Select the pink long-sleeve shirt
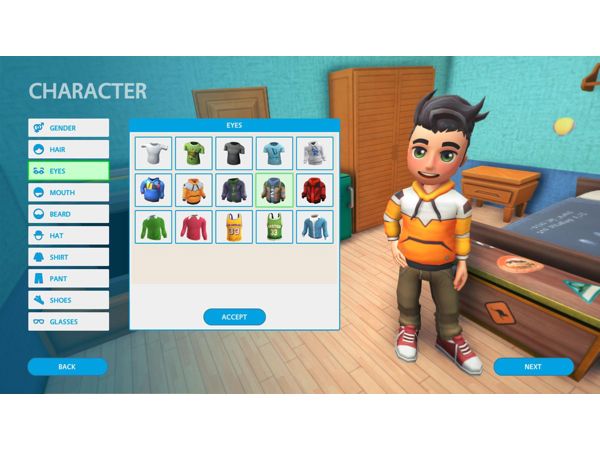 click(x=193, y=227)
